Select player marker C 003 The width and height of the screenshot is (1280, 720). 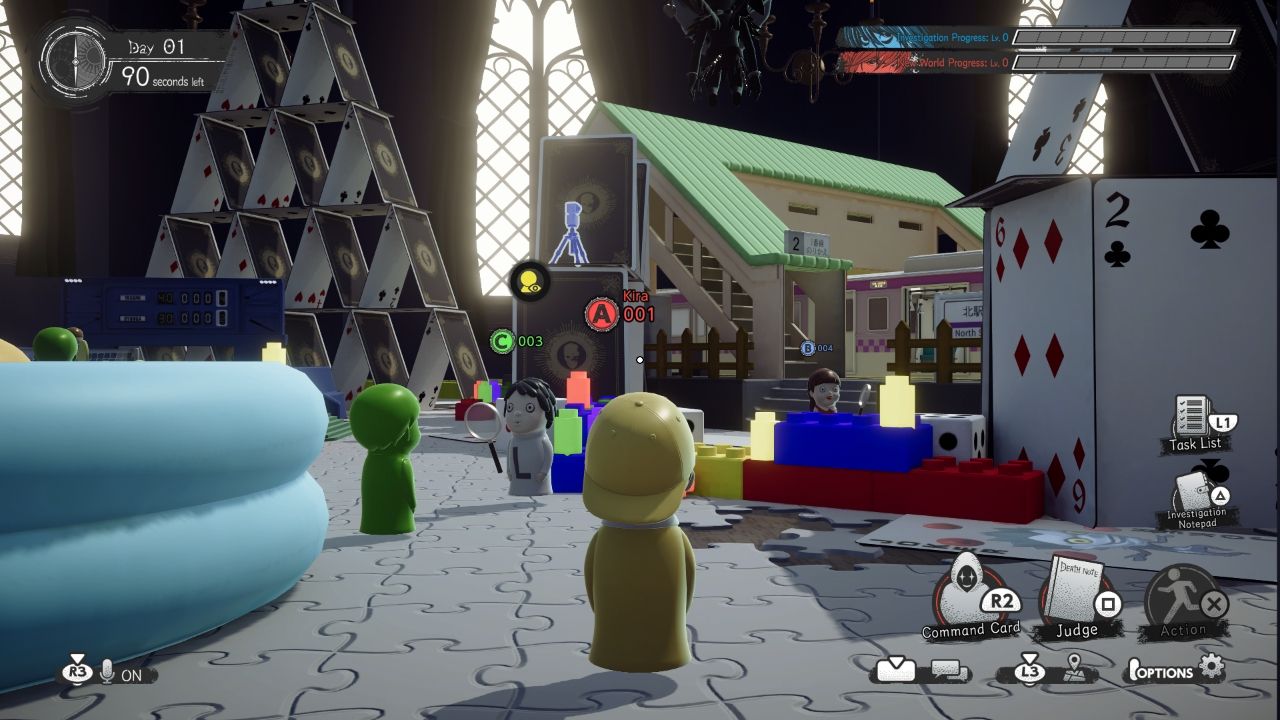(x=503, y=341)
